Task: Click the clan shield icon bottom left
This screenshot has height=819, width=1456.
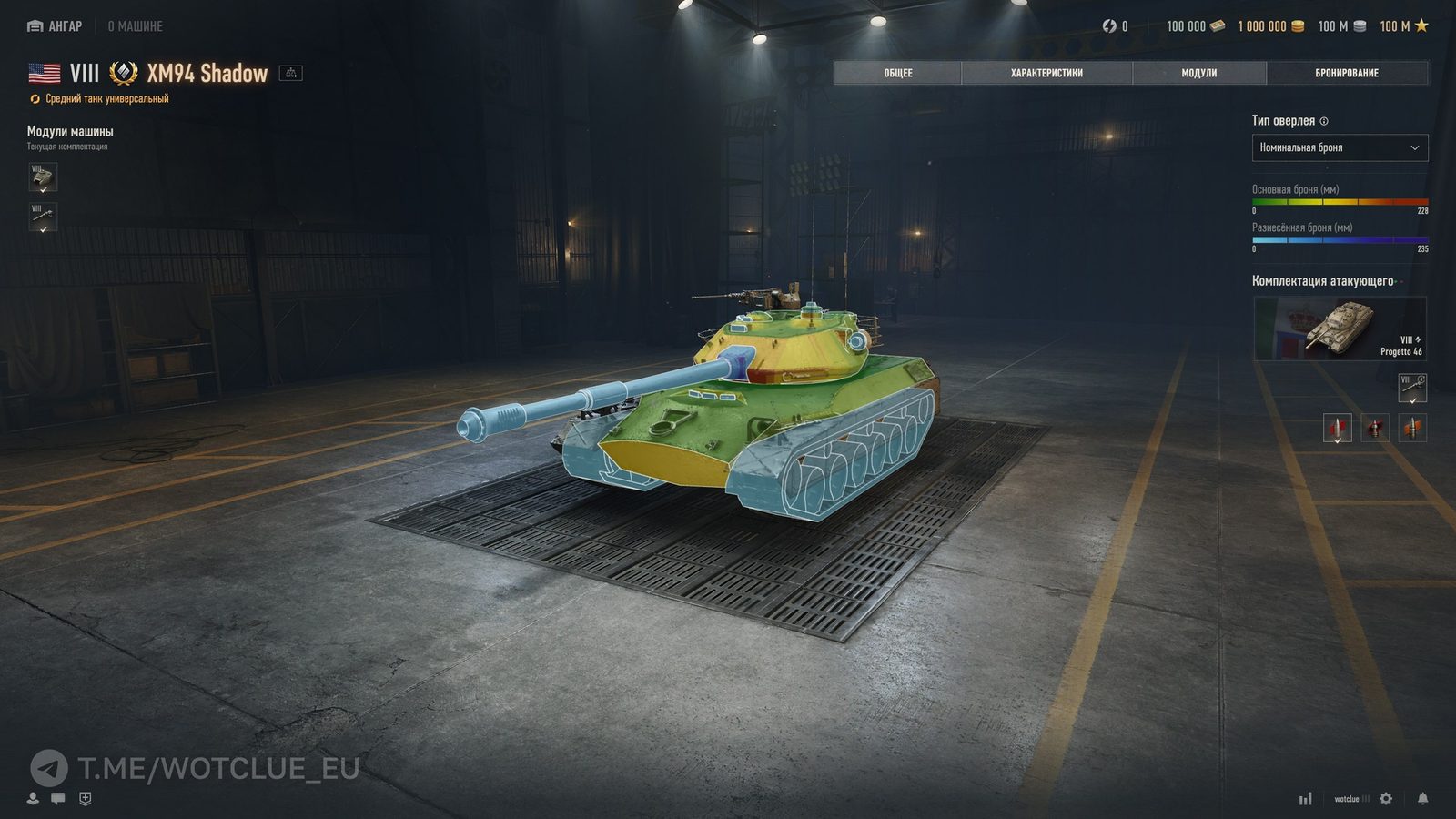Action: (85, 799)
